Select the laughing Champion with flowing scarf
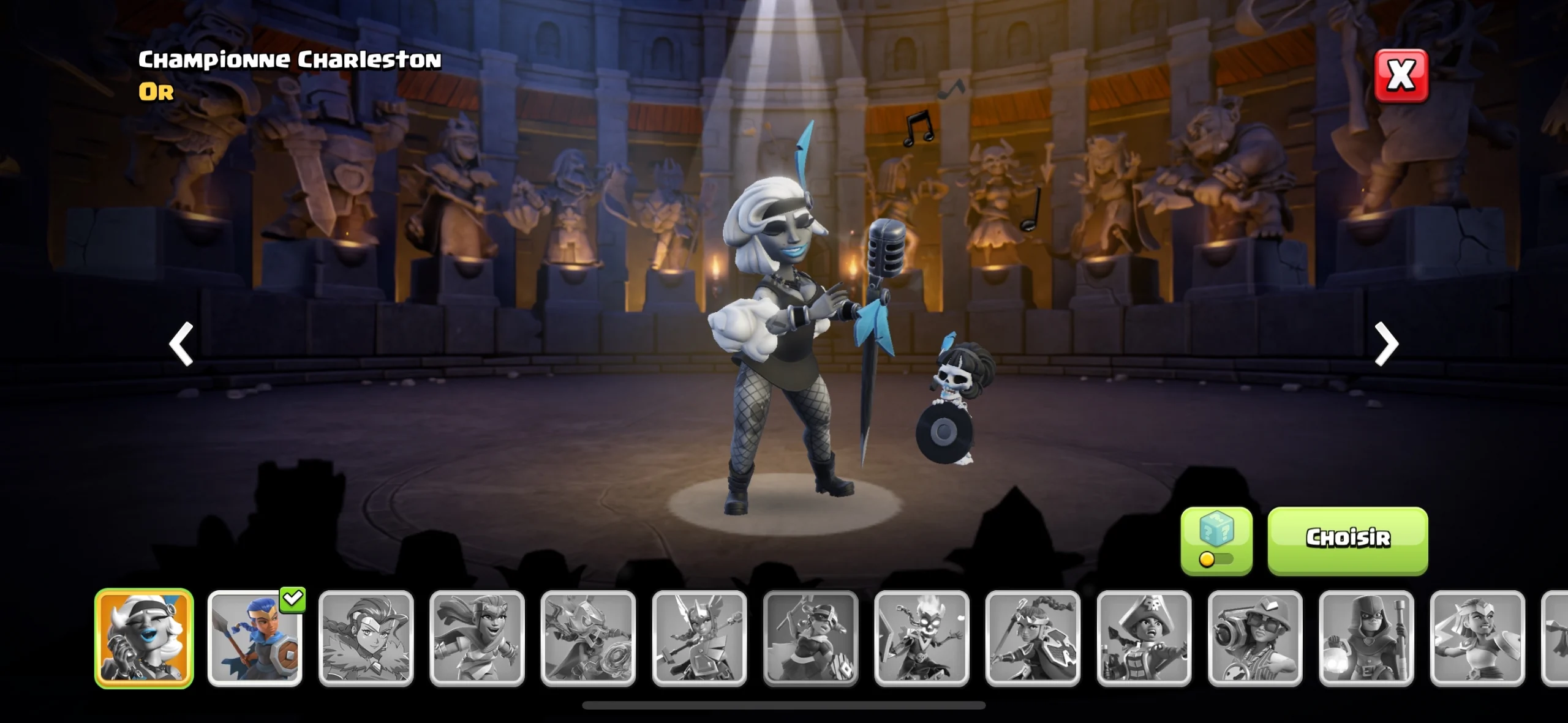Image resolution: width=1568 pixels, height=723 pixels. tap(477, 638)
